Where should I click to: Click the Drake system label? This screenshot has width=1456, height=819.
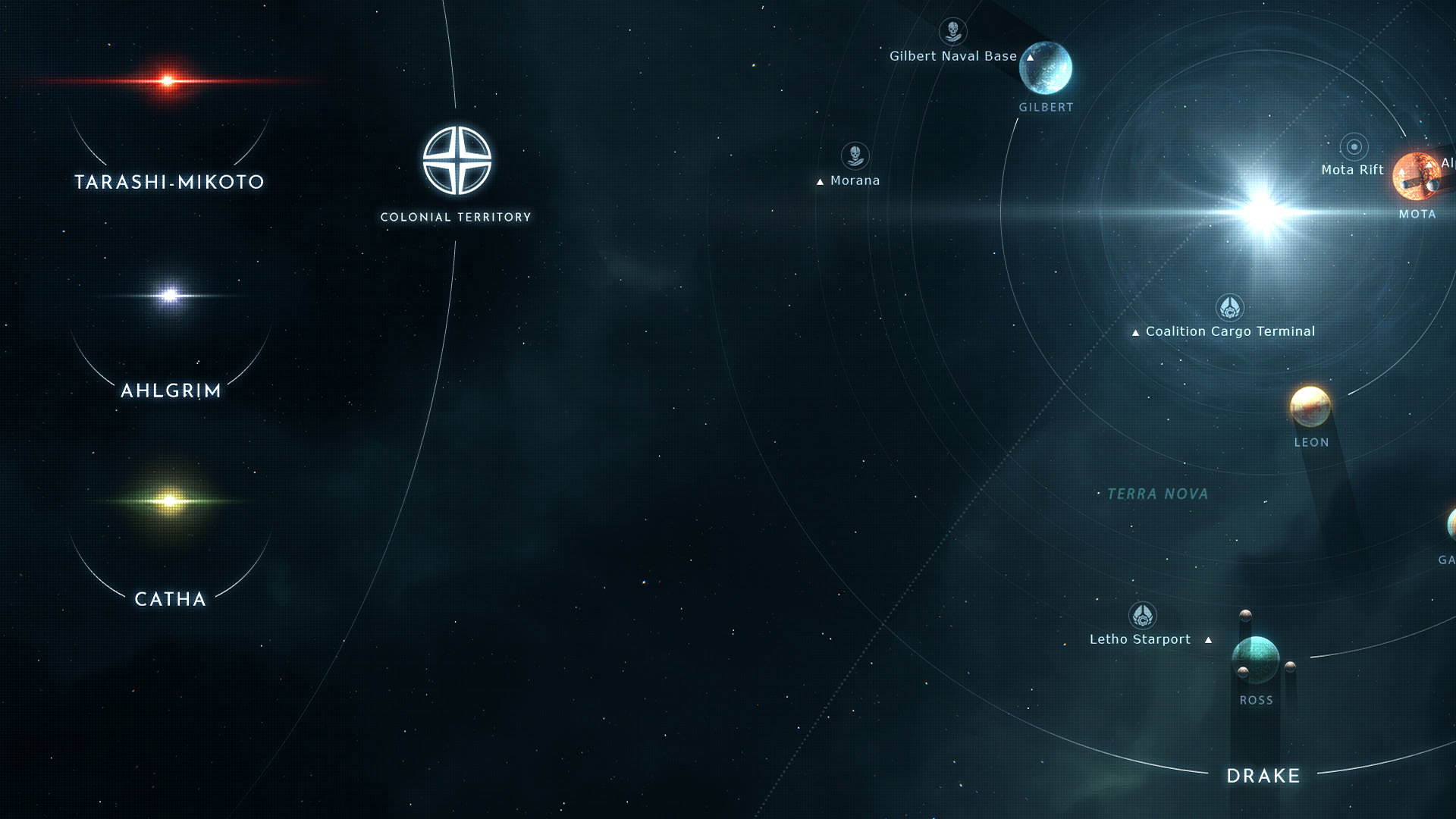(x=1263, y=776)
